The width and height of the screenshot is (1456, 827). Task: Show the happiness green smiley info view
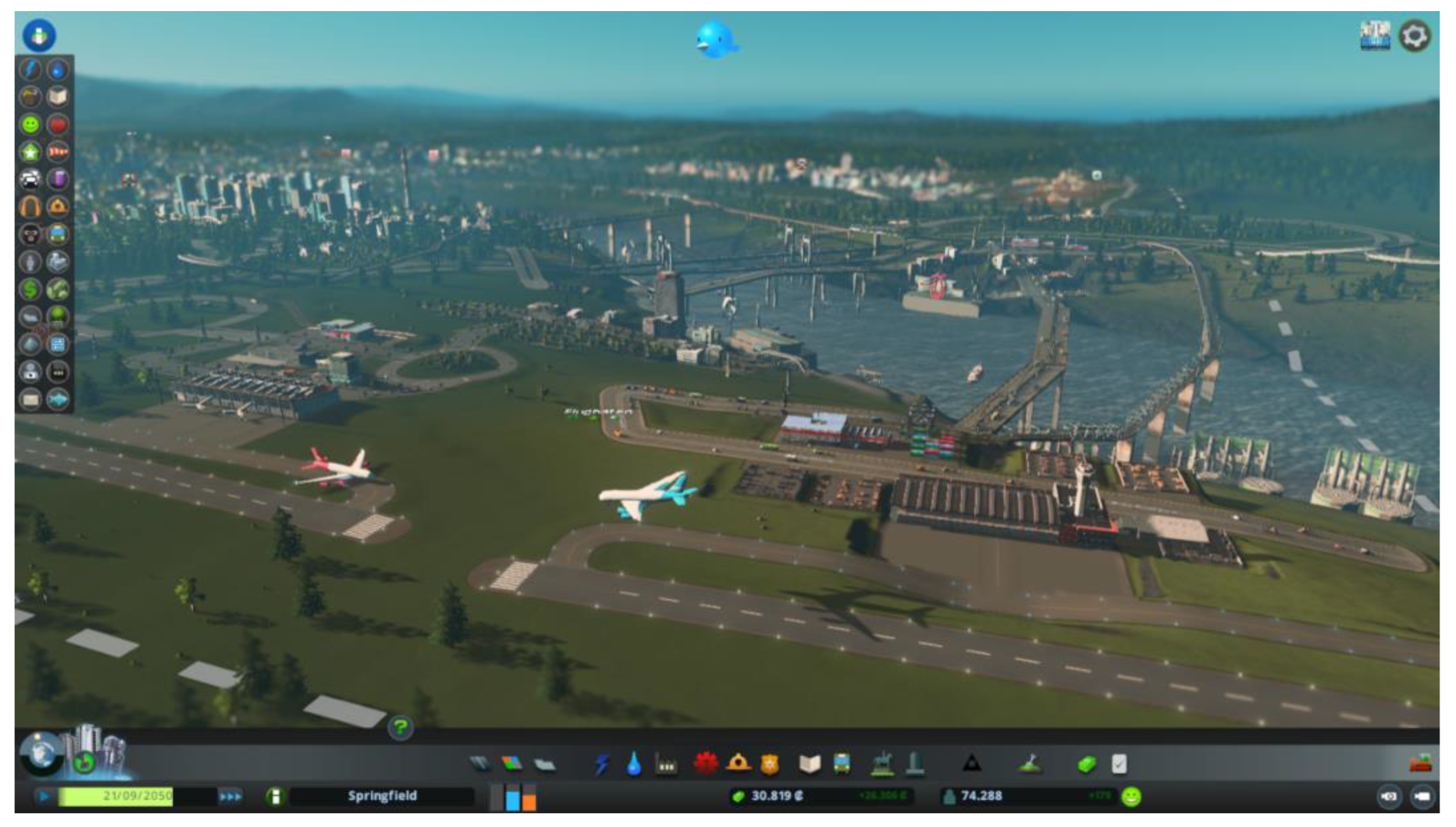tap(30, 124)
